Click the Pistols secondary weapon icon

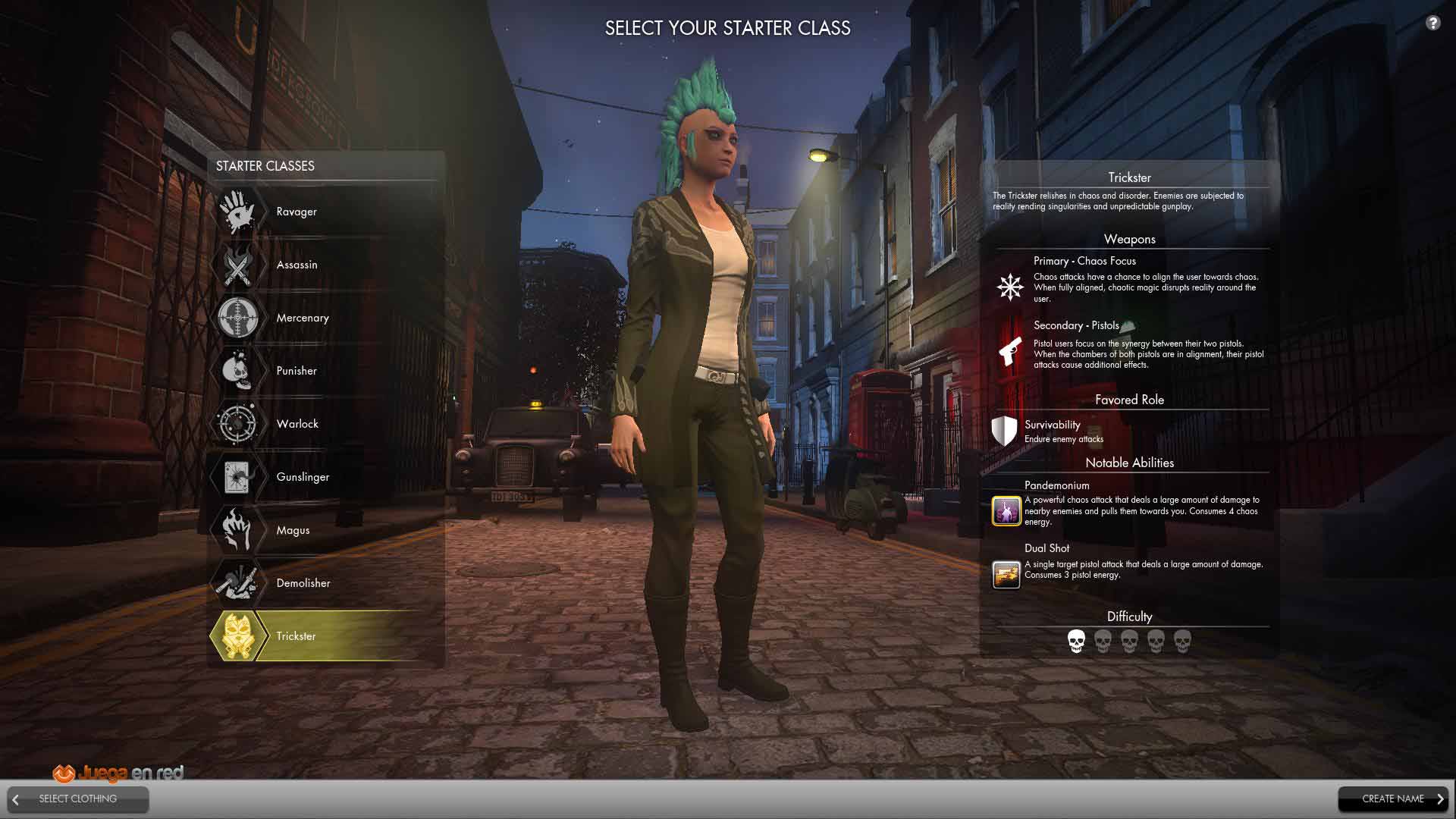pyautogui.click(x=1010, y=352)
